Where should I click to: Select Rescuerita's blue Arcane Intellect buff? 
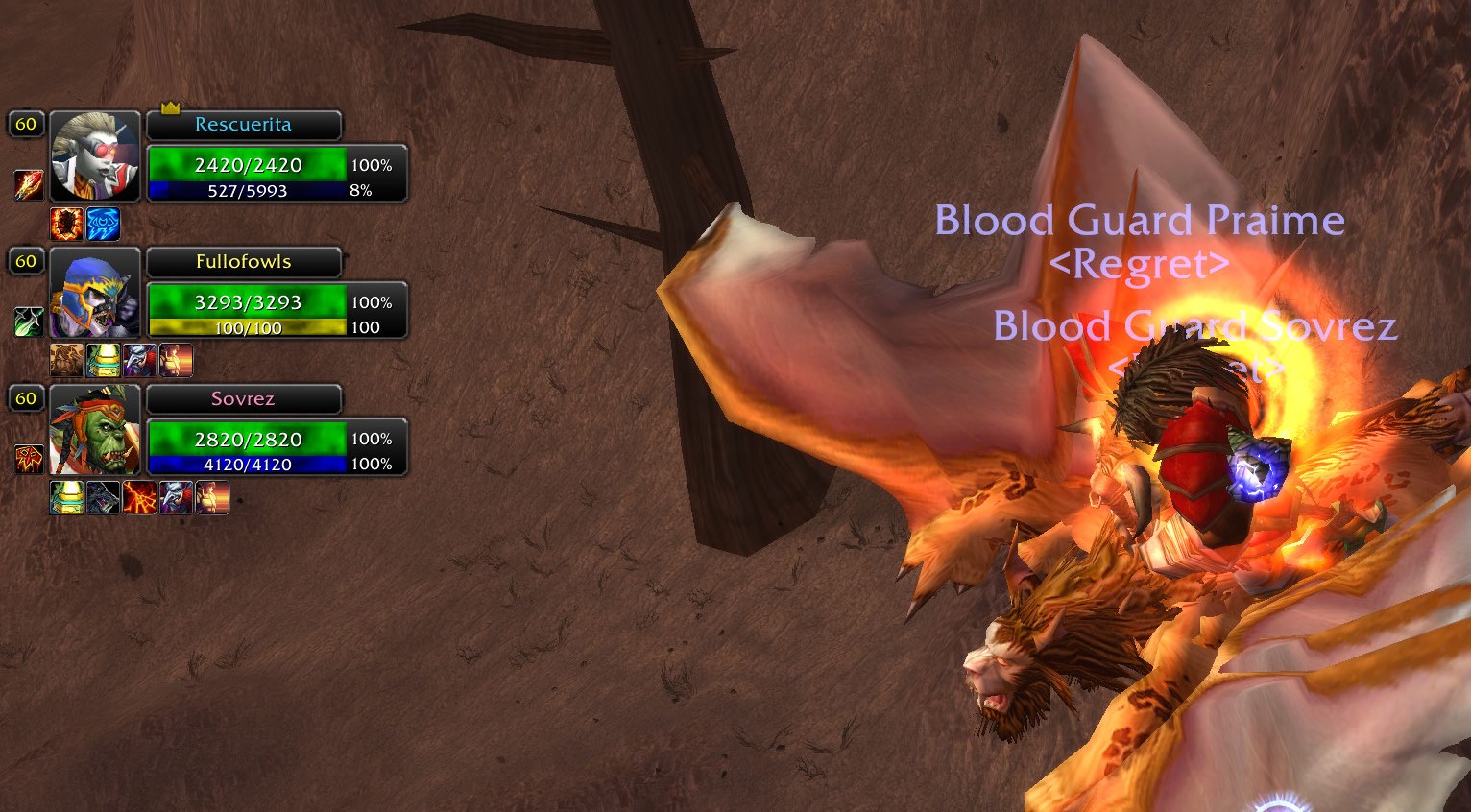tap(103, 224)
